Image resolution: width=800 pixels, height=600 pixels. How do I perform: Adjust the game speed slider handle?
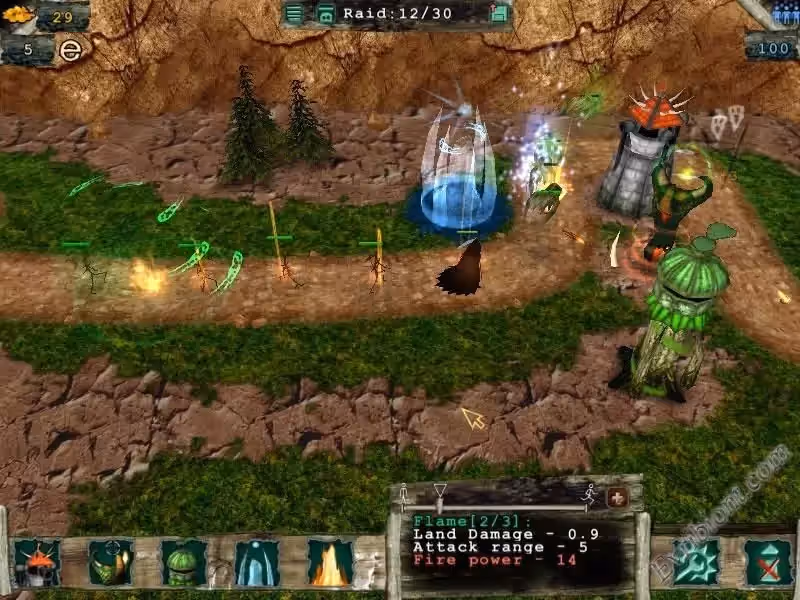pyautogui.click(x=440, y=493)
